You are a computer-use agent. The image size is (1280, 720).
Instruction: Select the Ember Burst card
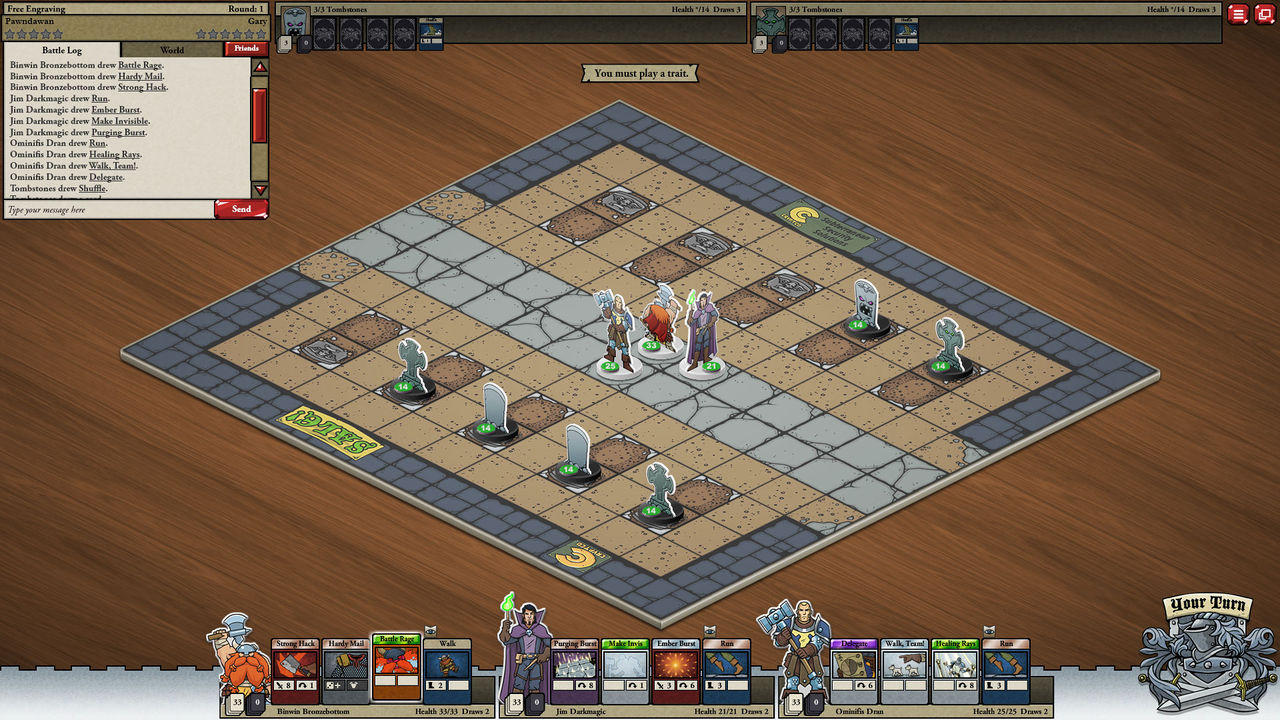click(676, 670)
